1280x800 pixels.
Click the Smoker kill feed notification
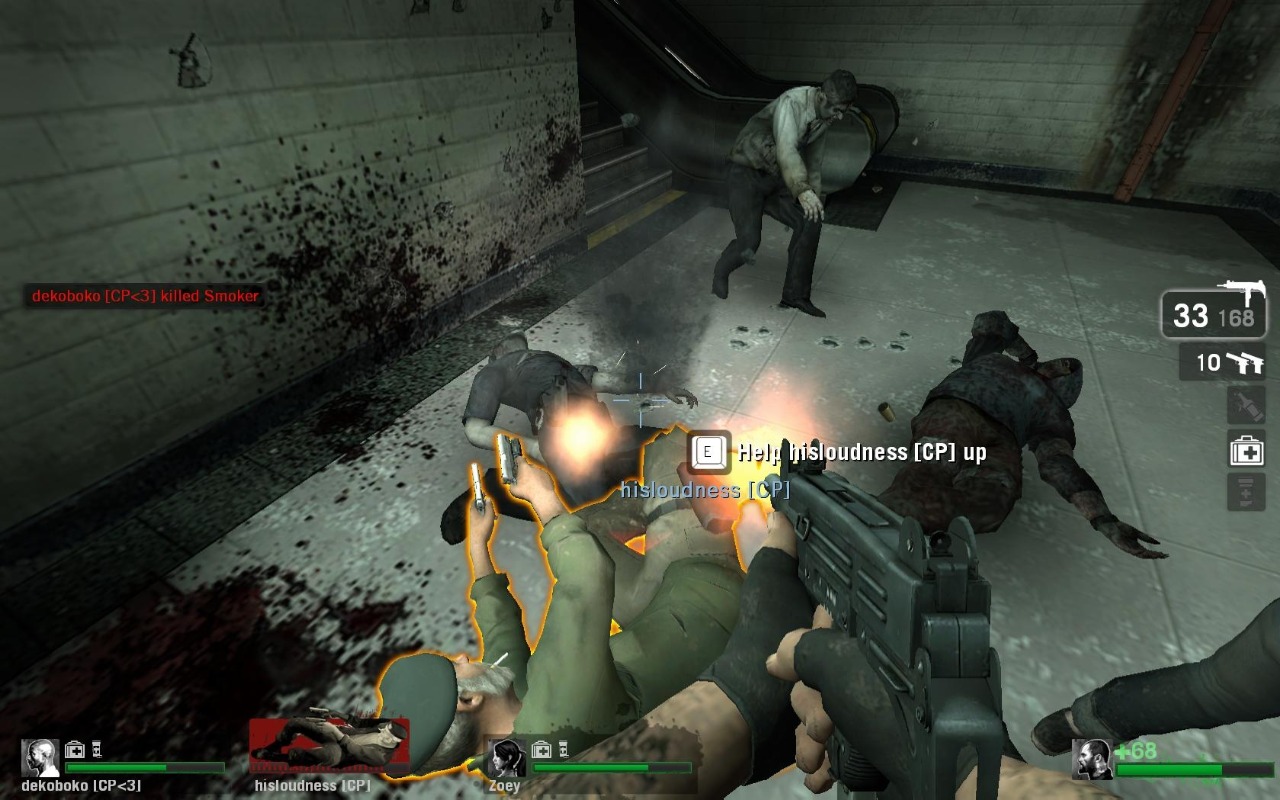pyautogui.click(x=145, y=296)
